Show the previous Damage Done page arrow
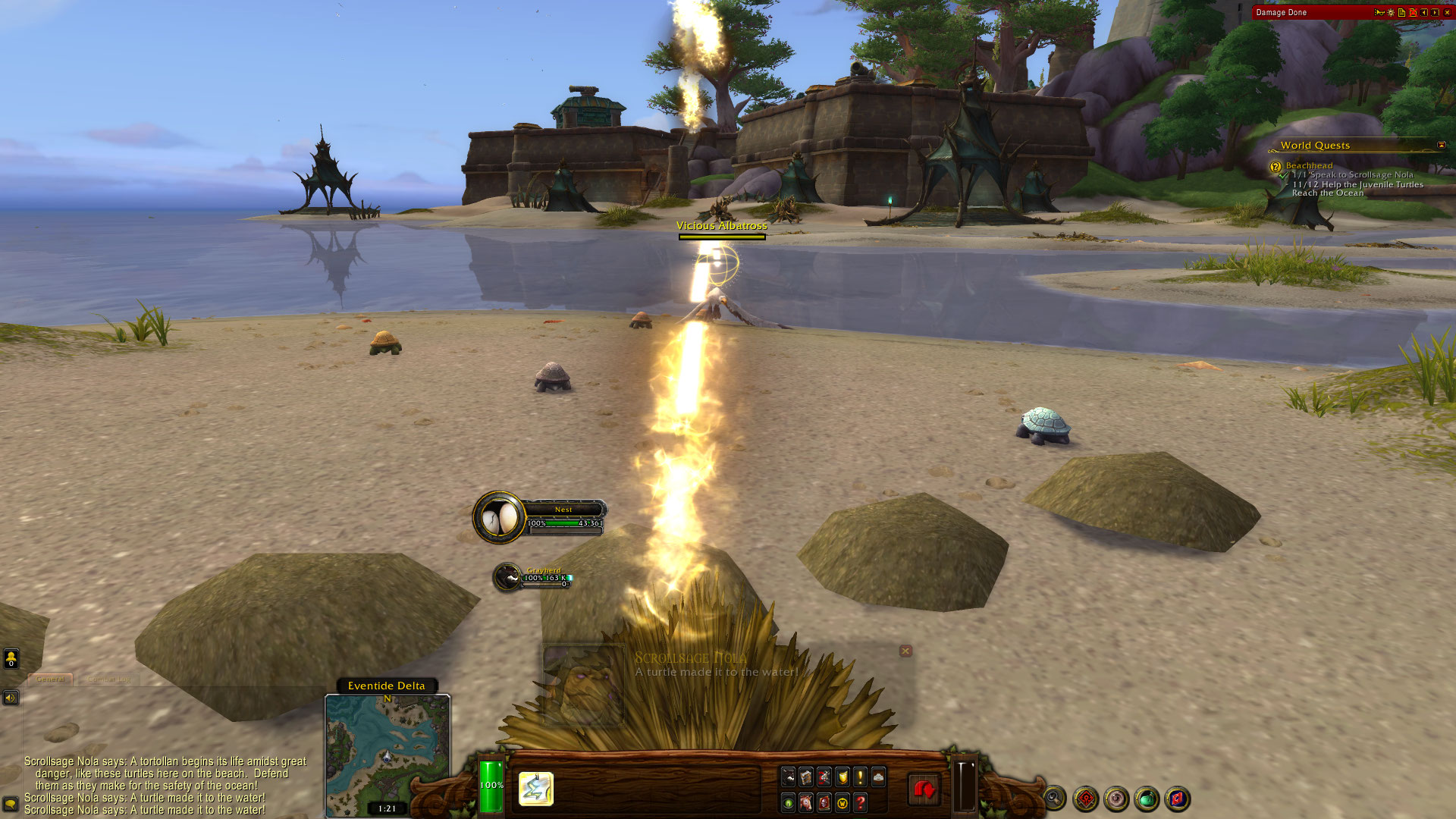 (x=1424, y=12)
